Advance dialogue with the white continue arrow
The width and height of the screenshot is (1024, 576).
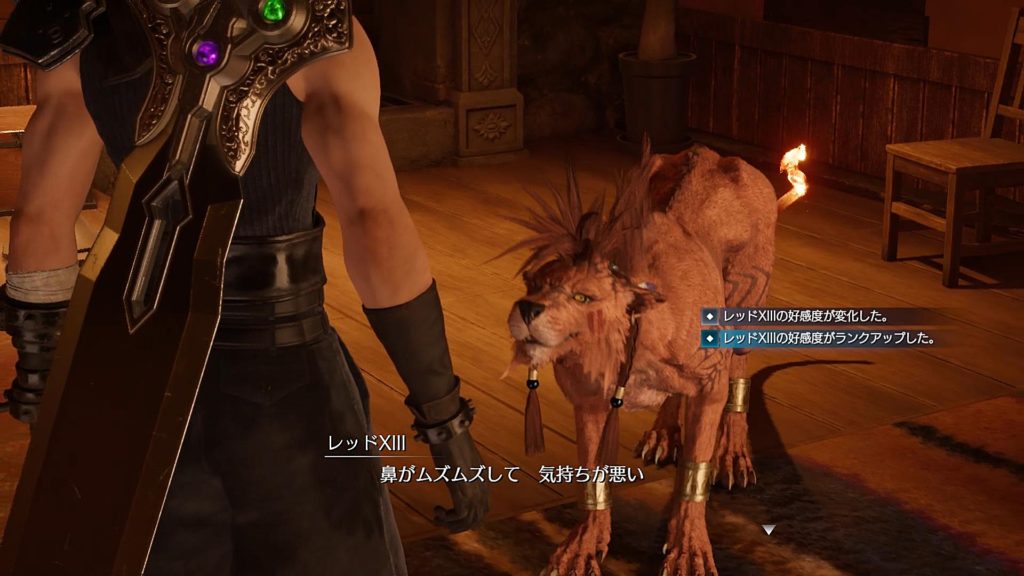[768, 529]
